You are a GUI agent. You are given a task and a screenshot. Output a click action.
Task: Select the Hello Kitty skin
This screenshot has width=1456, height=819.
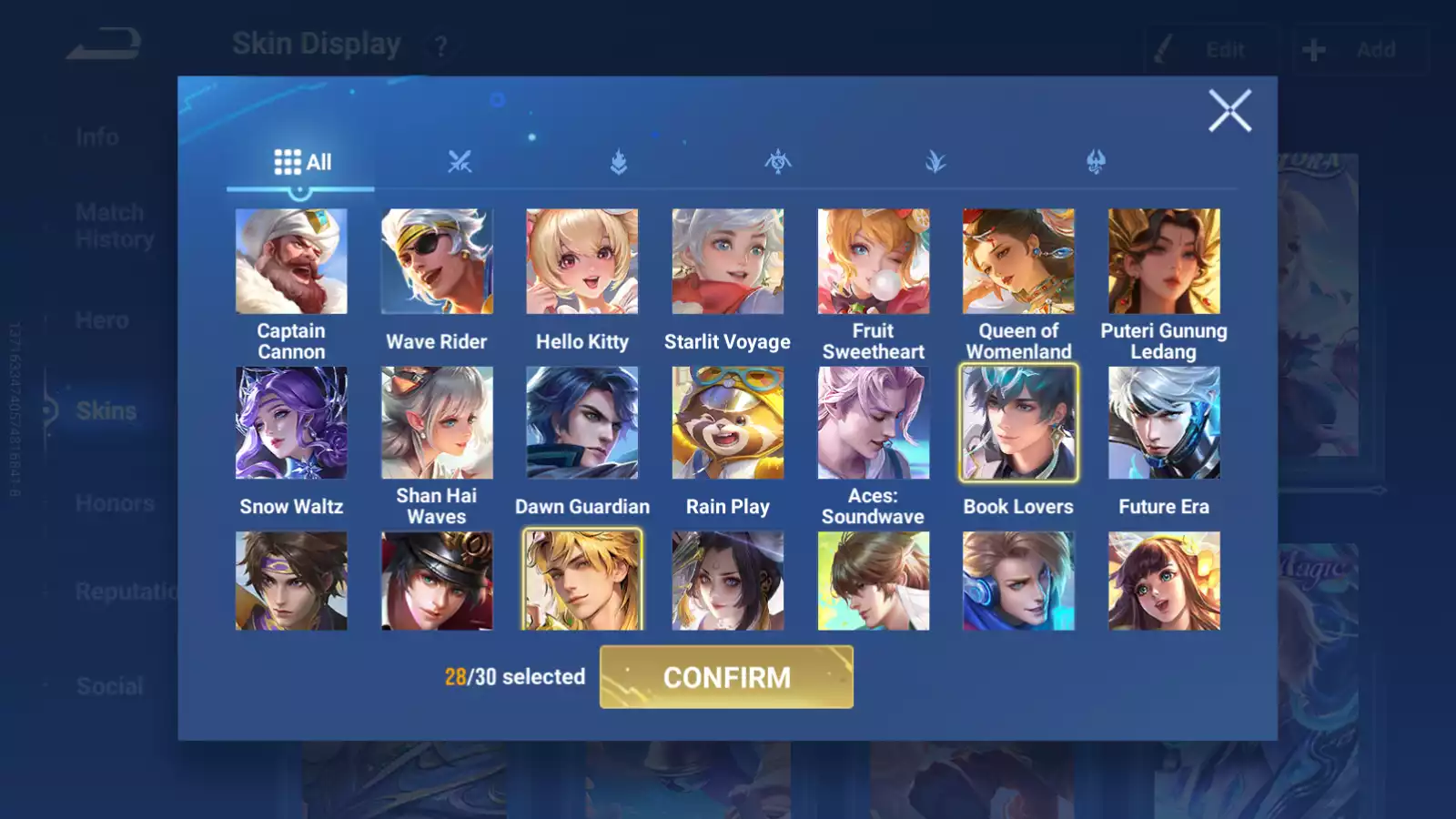tap(581, 261)
